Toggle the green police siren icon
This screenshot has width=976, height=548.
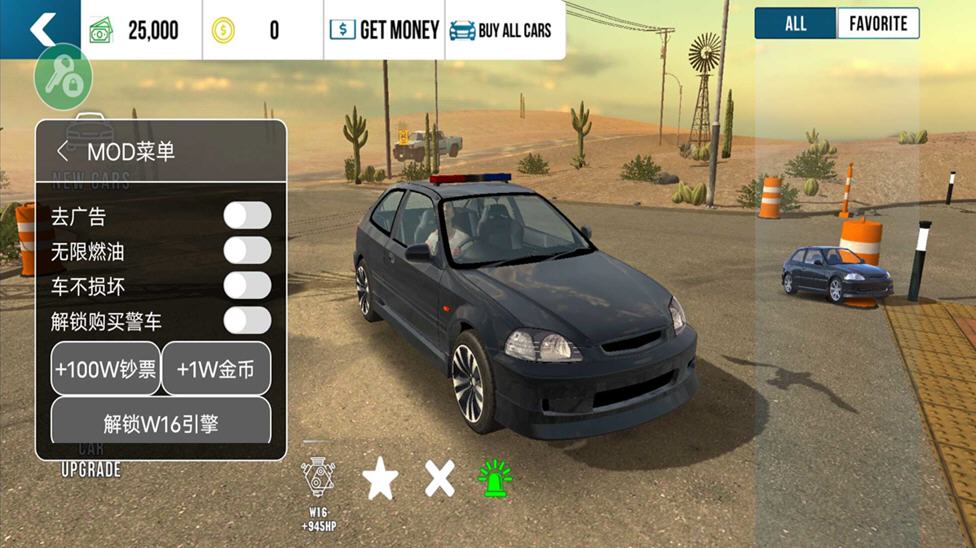(494, 479)
